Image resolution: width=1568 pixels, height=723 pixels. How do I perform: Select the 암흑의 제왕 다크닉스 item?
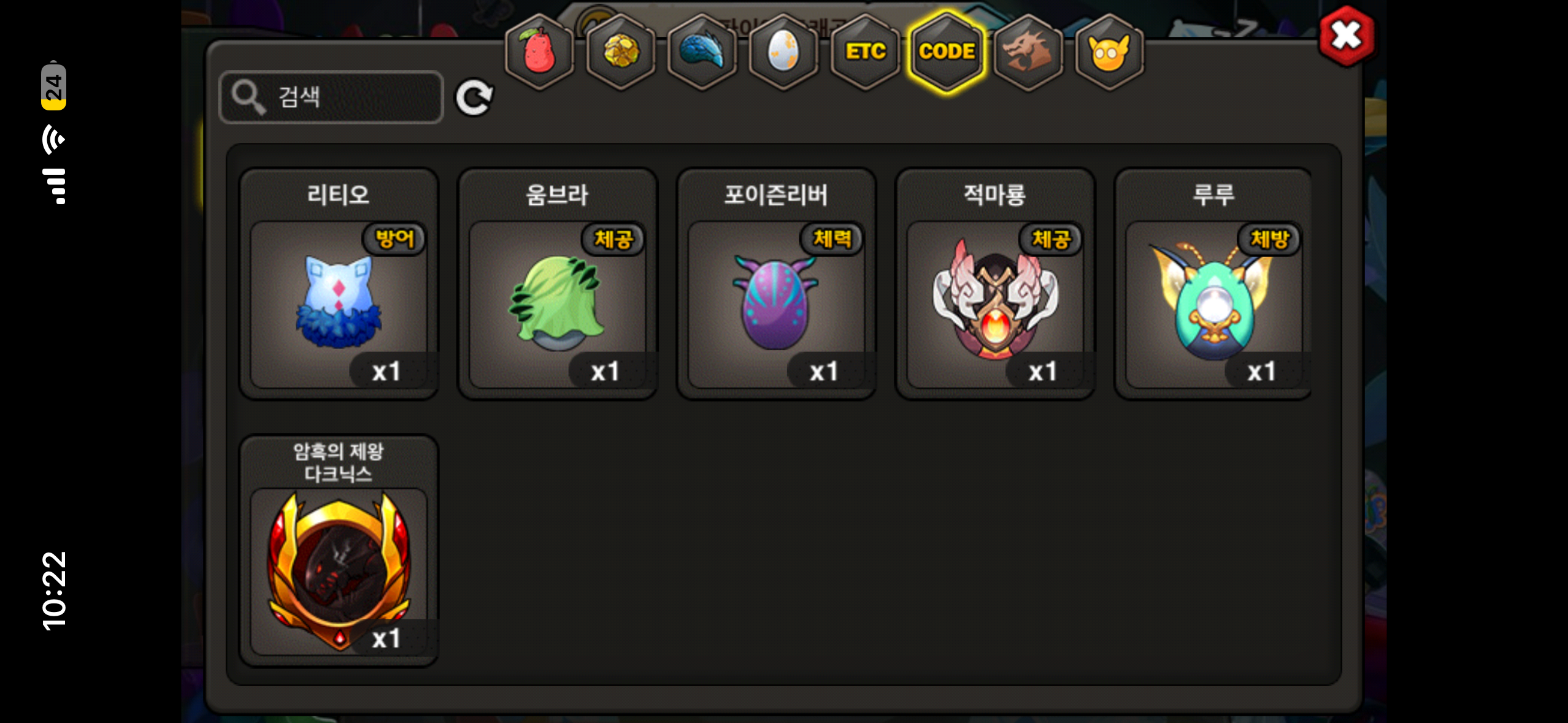(x=339, y=570)
